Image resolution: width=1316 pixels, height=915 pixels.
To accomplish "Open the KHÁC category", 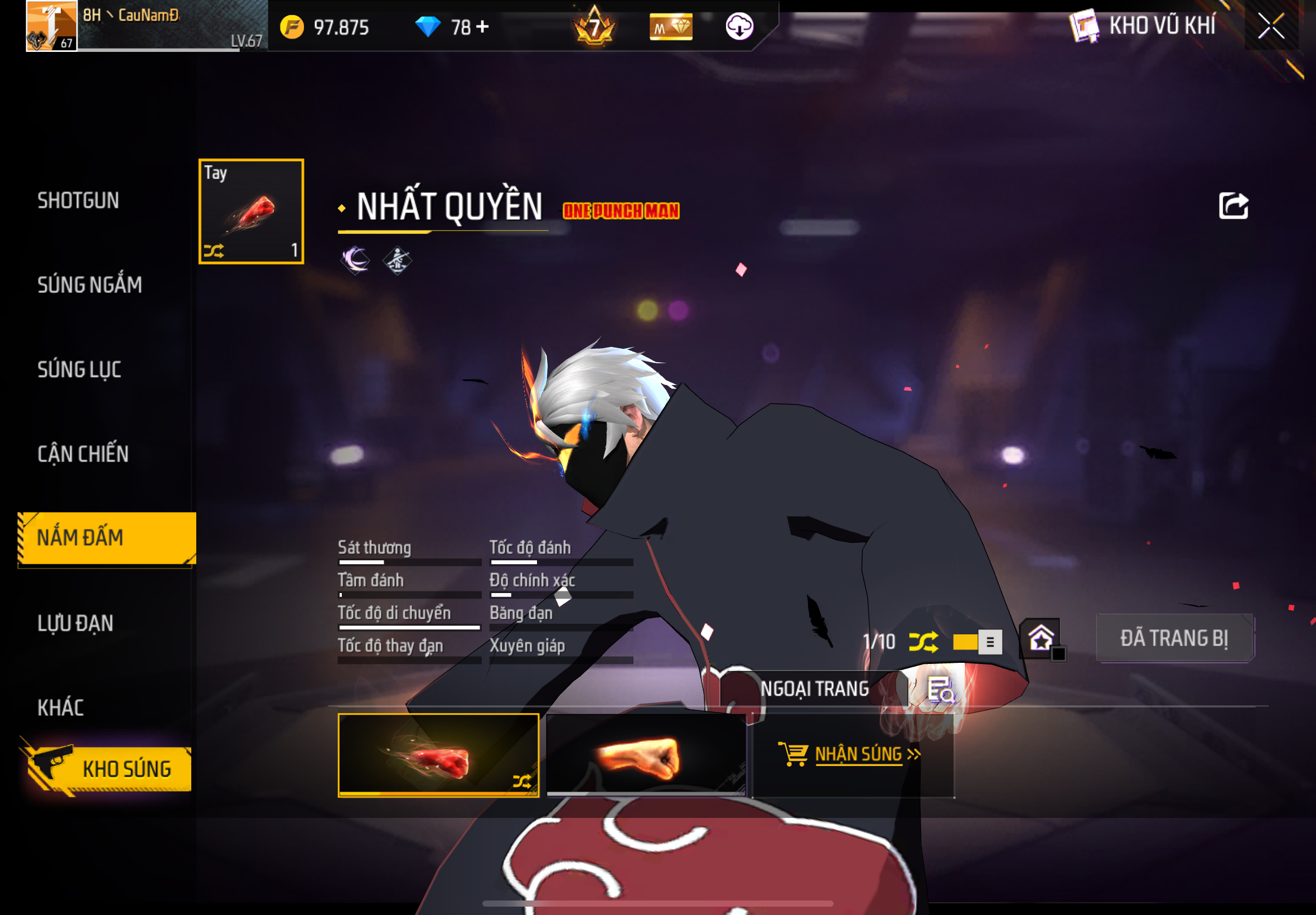I will tap(61, 707).
